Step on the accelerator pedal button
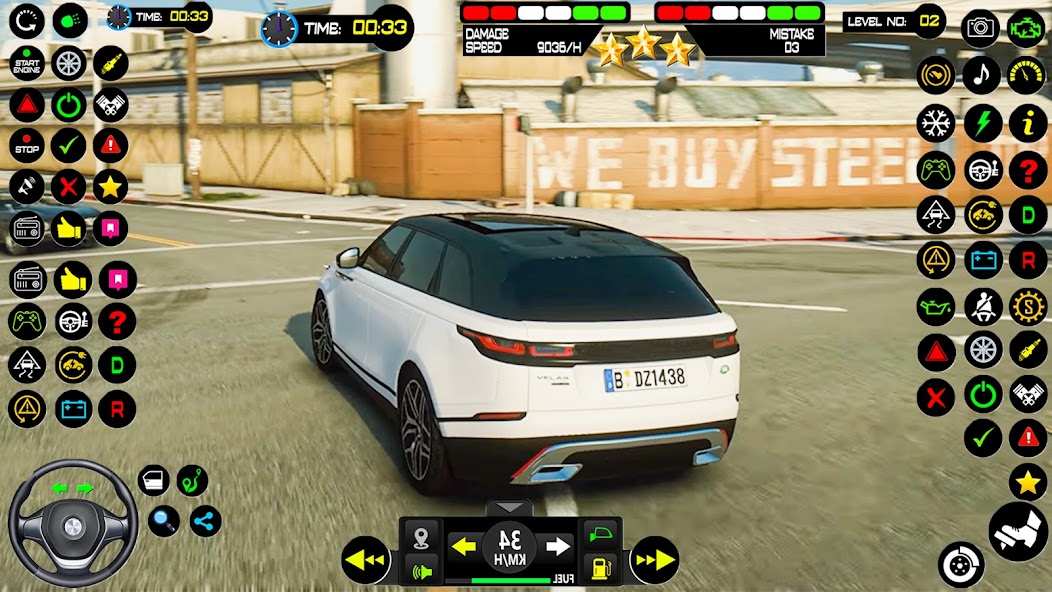Viewport: 1052px width, 592px height. [1018, 531]
